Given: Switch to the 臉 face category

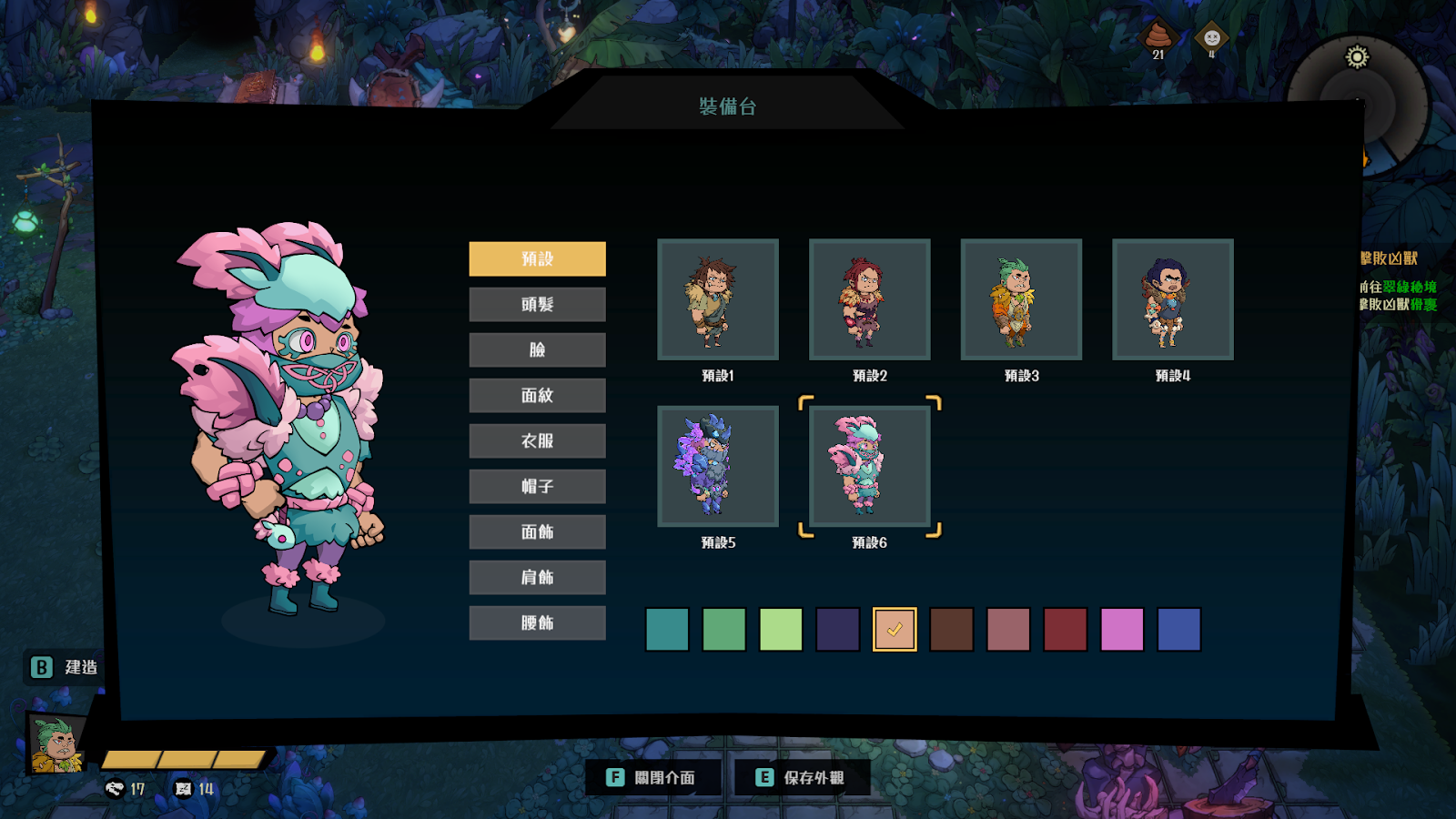Looking at the screenshot, I should pyautogui.click(x=537, y=349).
